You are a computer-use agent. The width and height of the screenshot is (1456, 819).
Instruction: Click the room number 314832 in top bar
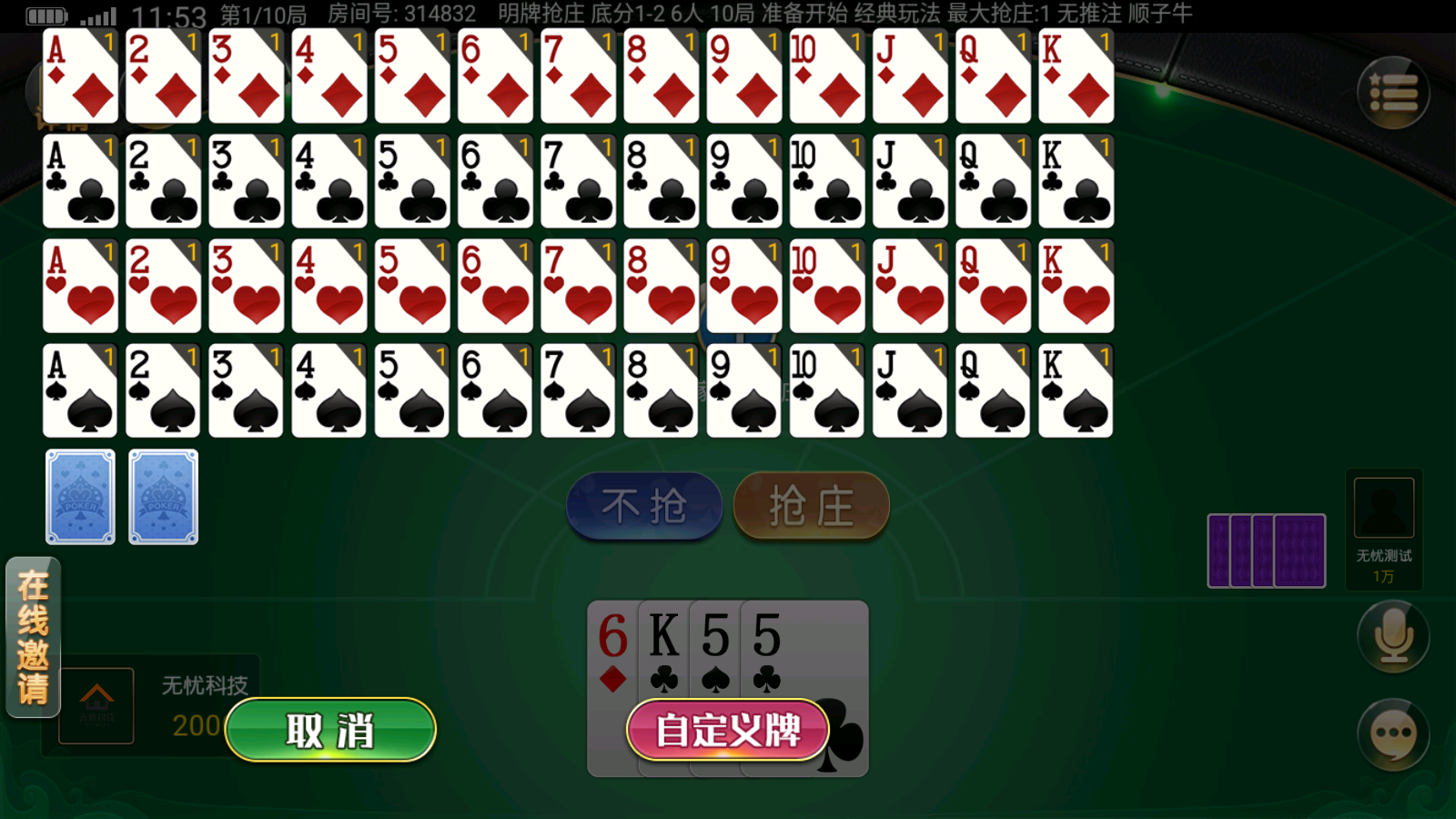437,14
